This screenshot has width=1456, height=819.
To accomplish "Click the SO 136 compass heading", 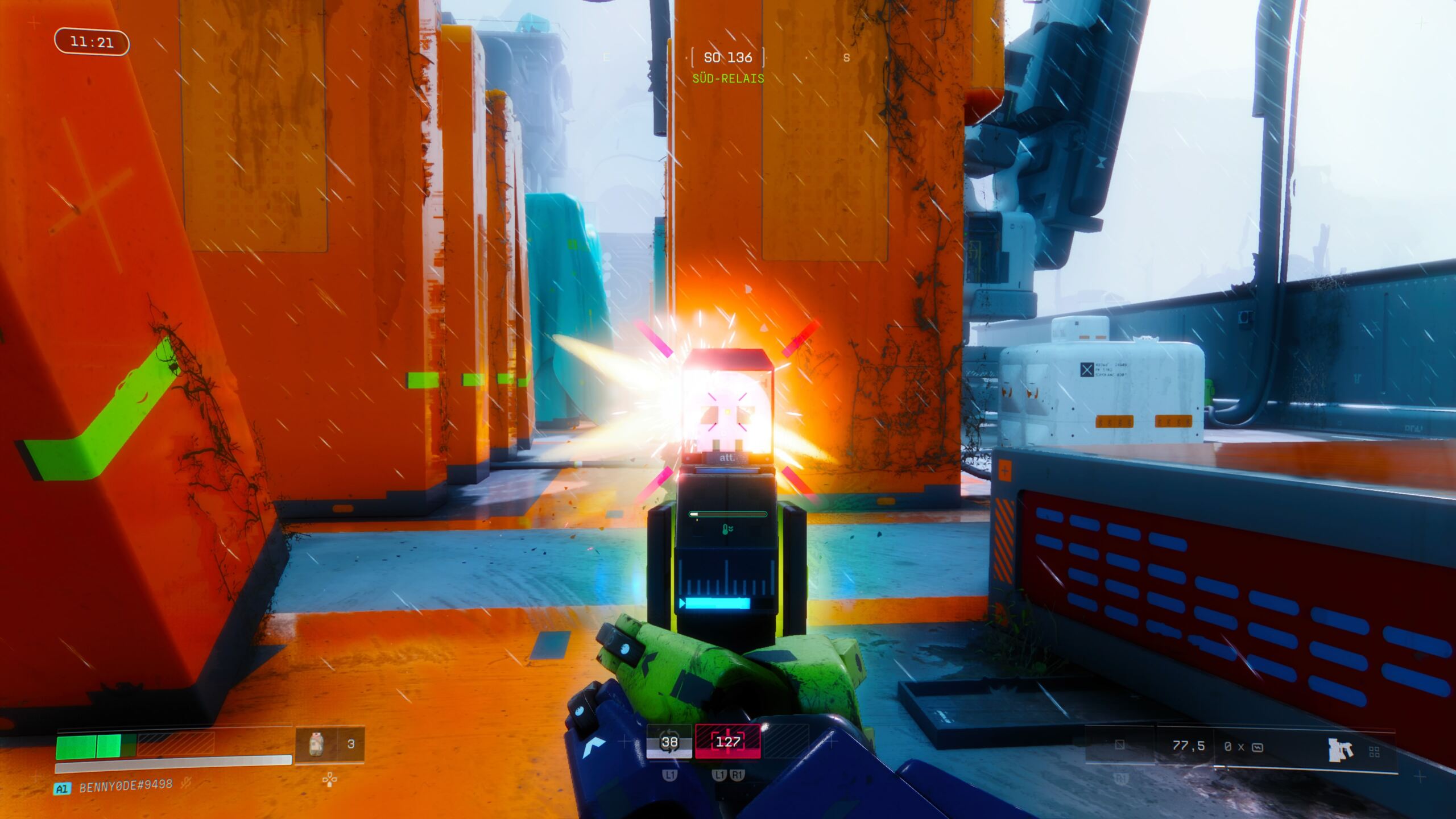I will (727, 57).
